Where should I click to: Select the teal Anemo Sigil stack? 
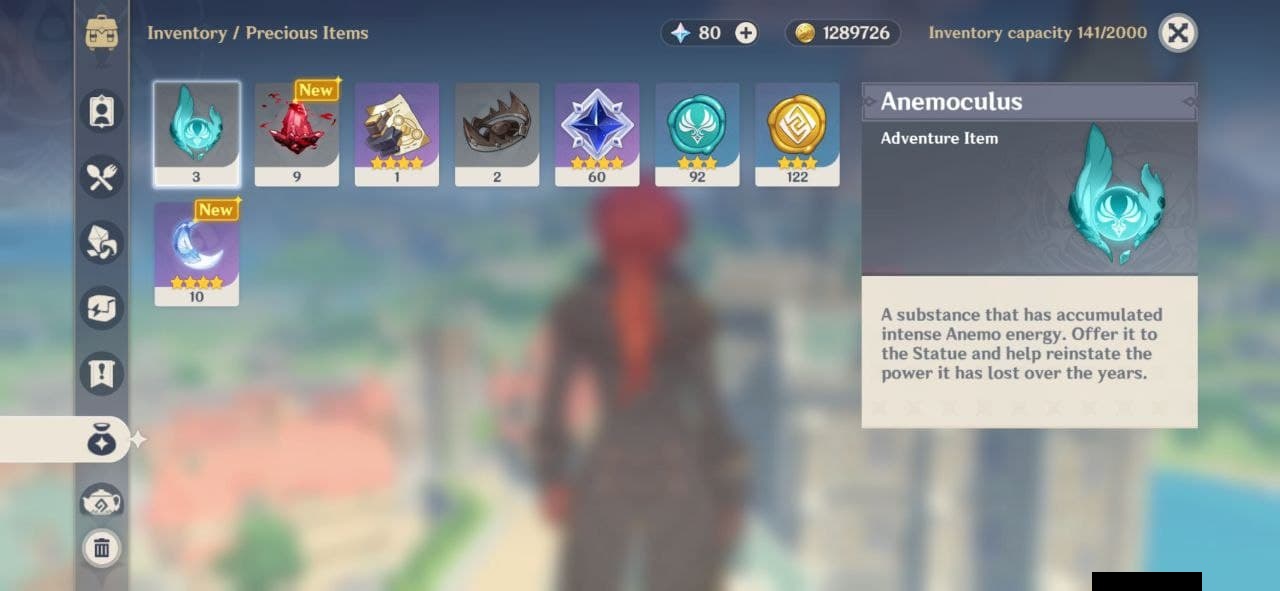pyautogui.click(x=697, y=134)
